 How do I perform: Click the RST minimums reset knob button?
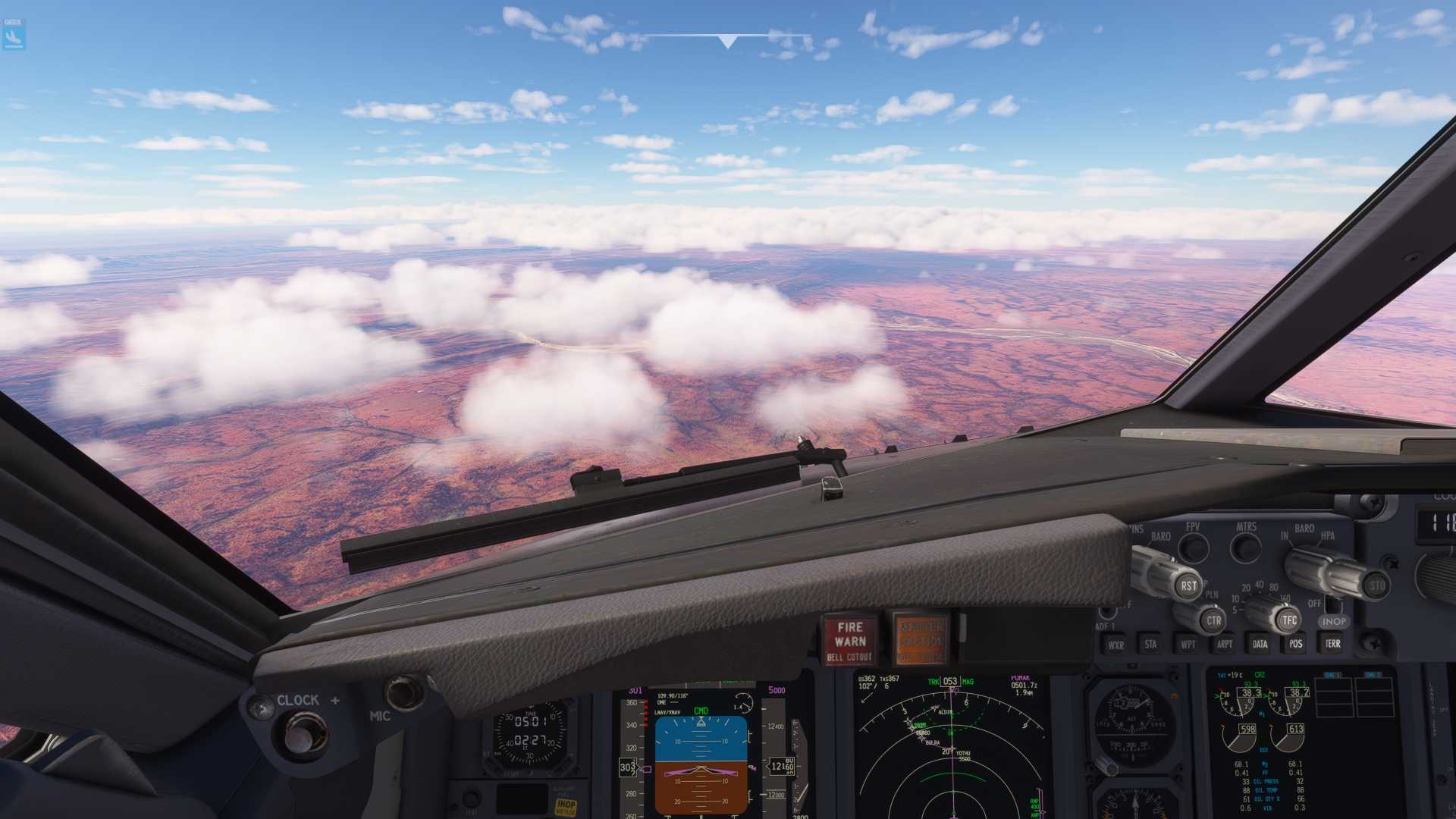(x=1188, y=585)
